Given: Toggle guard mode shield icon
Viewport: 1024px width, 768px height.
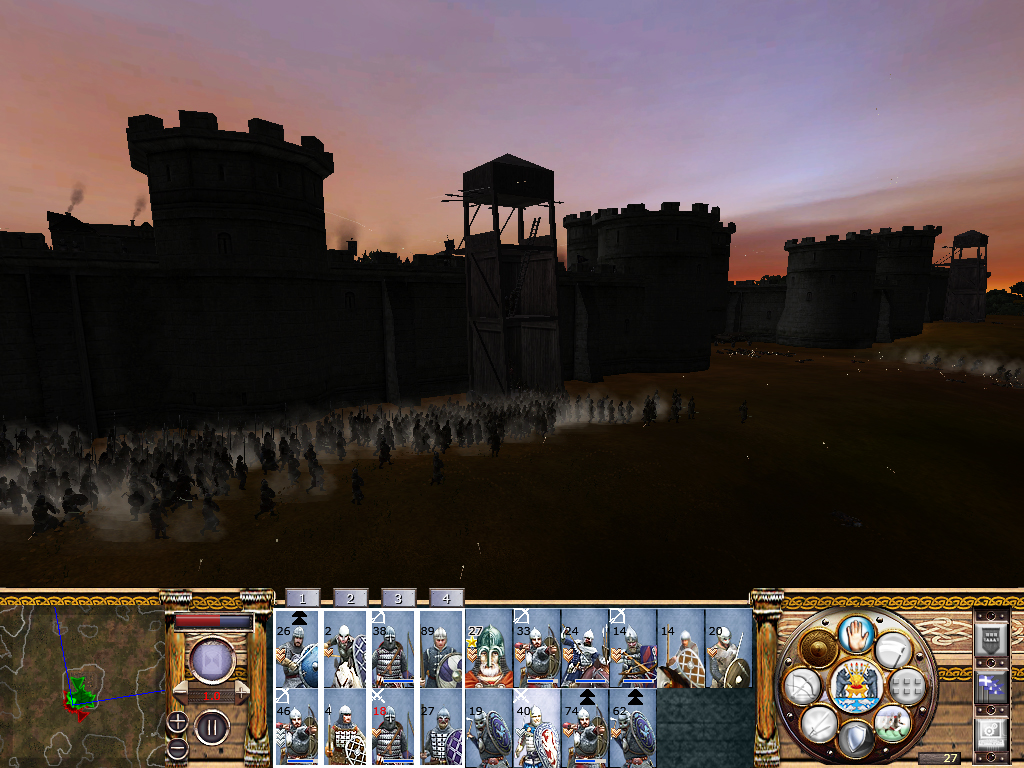Looking at the screenshot, I should pos(855,738).
